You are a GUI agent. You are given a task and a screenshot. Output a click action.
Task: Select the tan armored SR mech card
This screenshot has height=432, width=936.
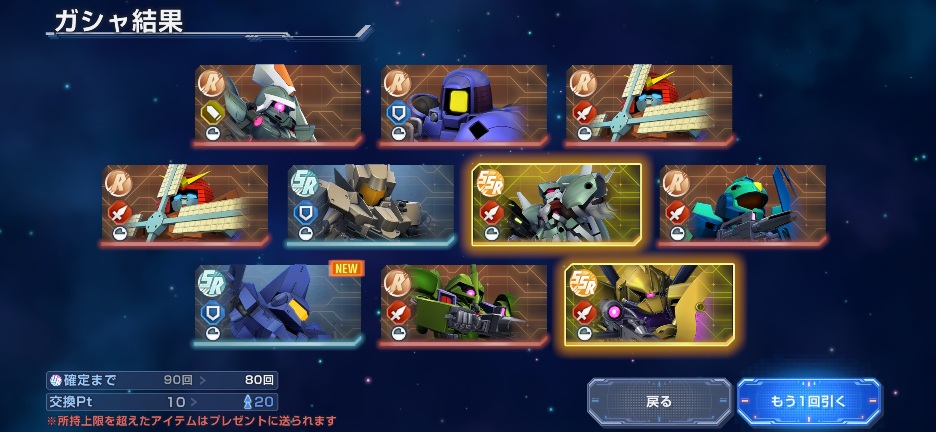click(371, 205)
